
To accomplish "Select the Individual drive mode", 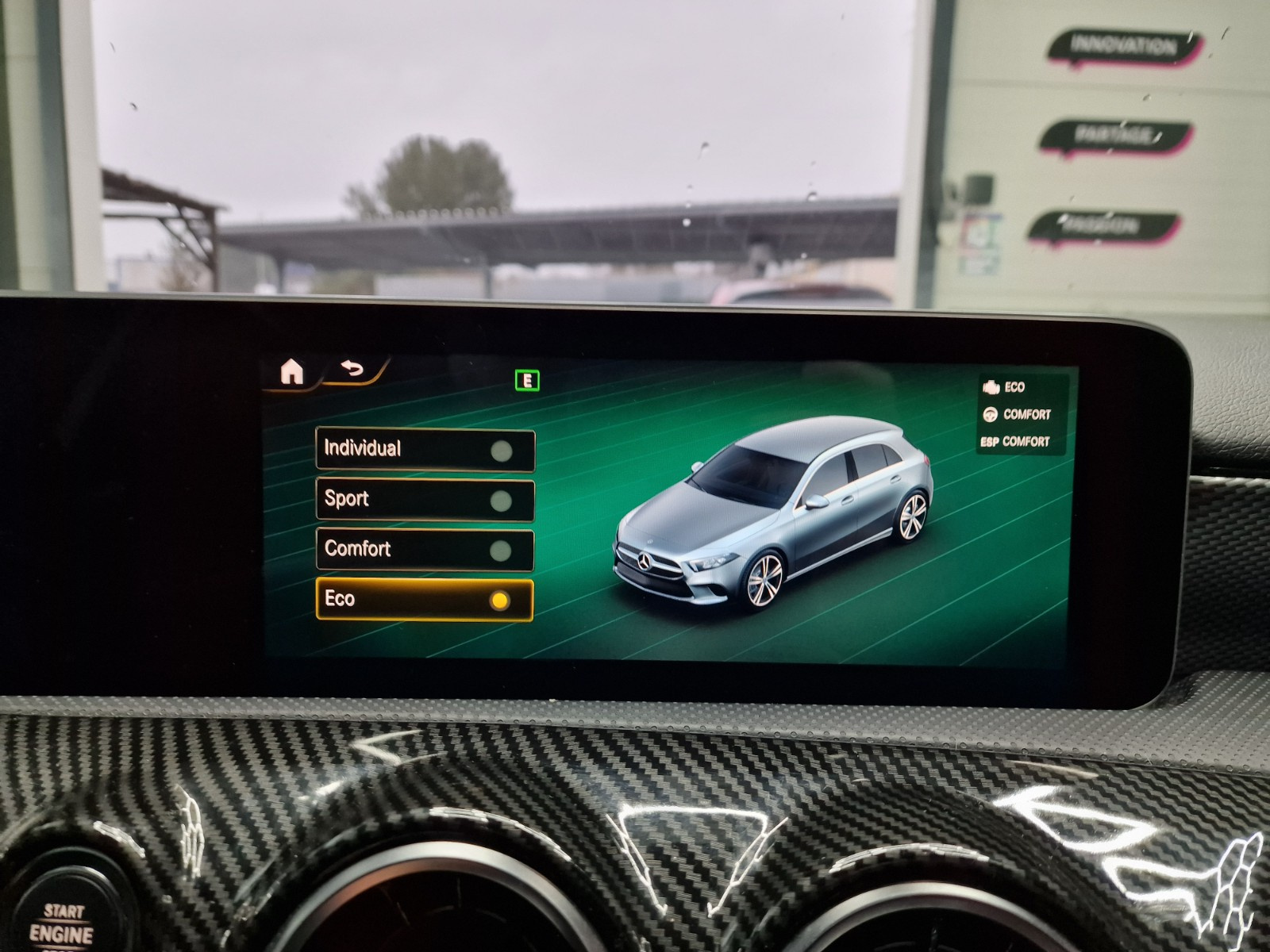I will pos(425,450).
